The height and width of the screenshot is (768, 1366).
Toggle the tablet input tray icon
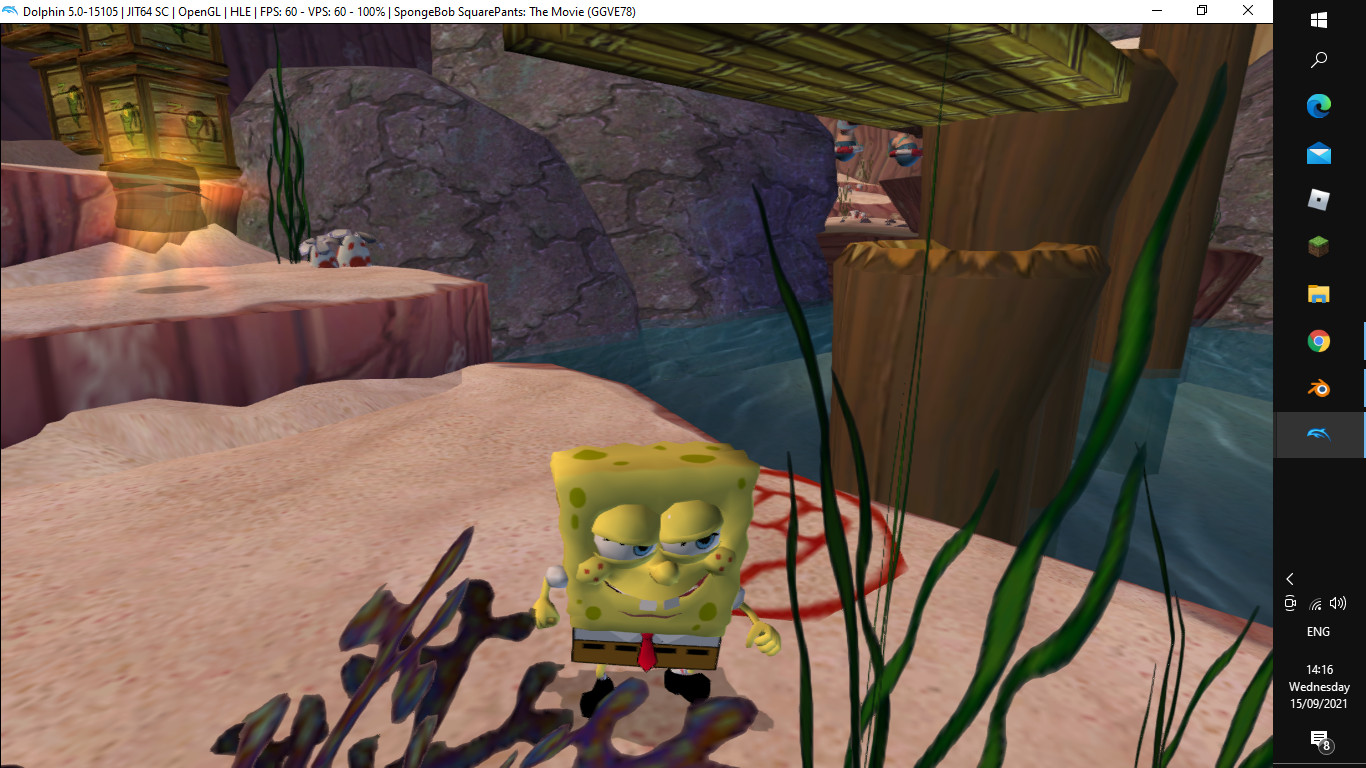1290,603
